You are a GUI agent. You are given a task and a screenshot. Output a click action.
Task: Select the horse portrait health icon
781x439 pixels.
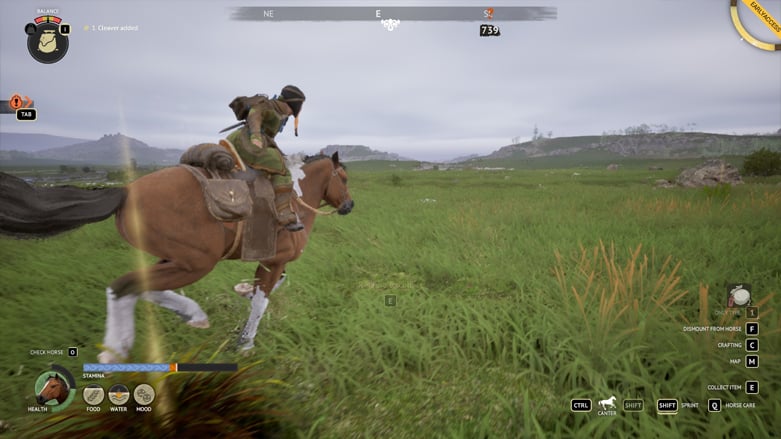[x=53, y=387]
